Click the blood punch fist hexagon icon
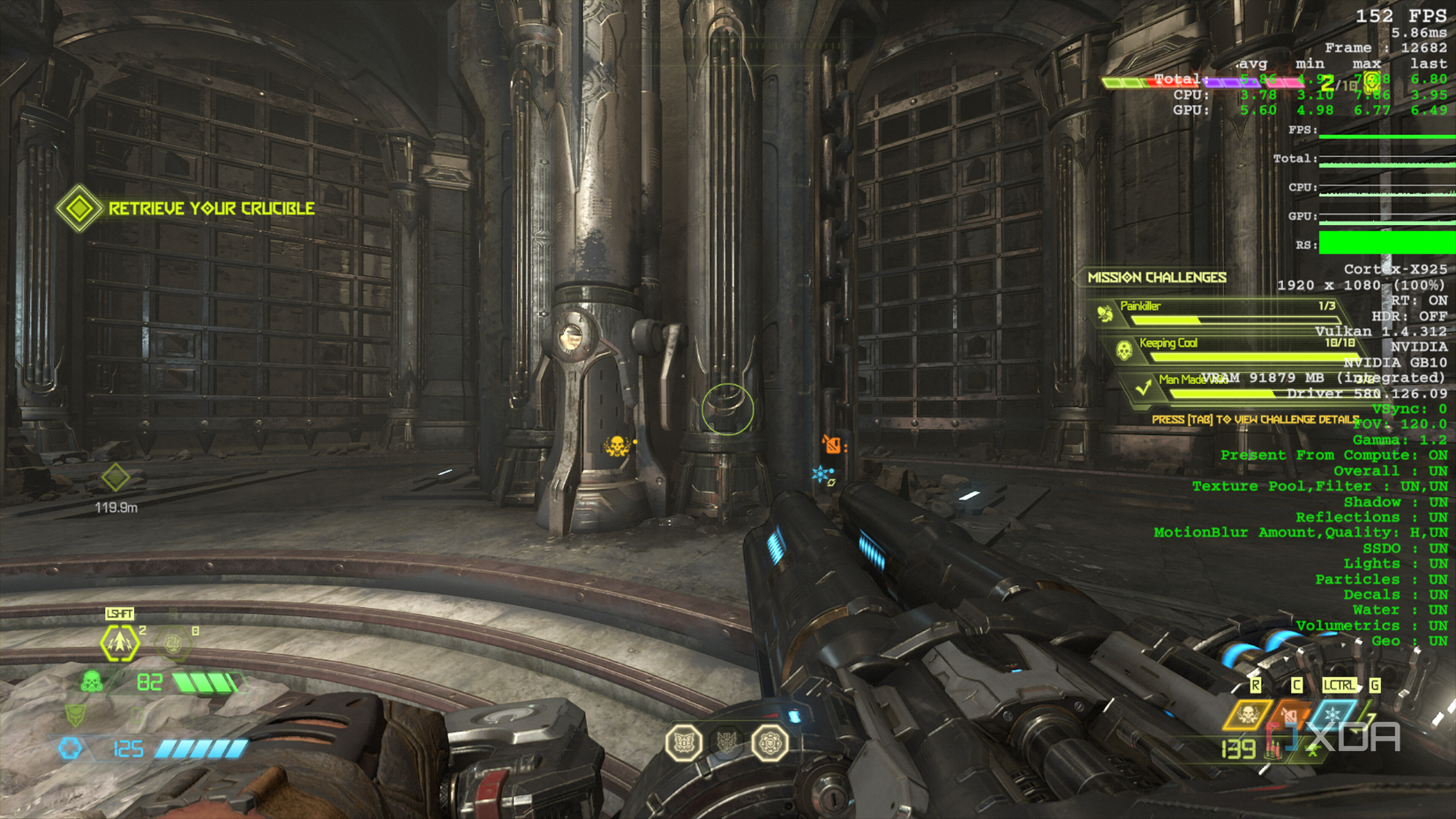 tap(171, 643)
